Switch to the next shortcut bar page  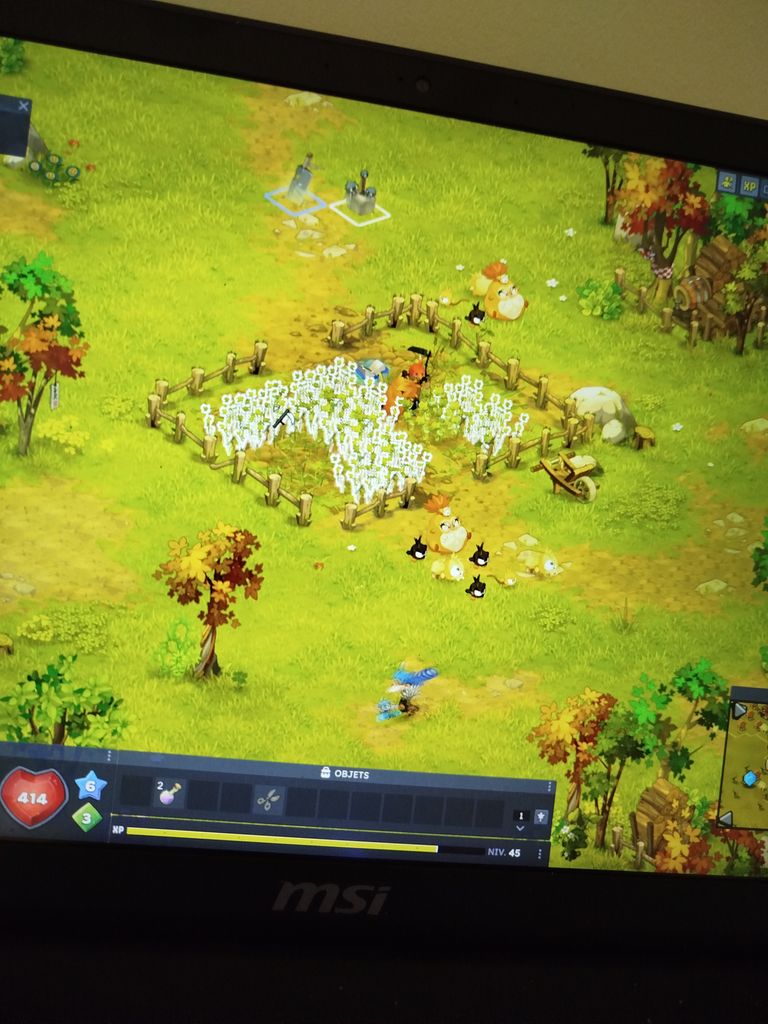click(x=519, y=829)
